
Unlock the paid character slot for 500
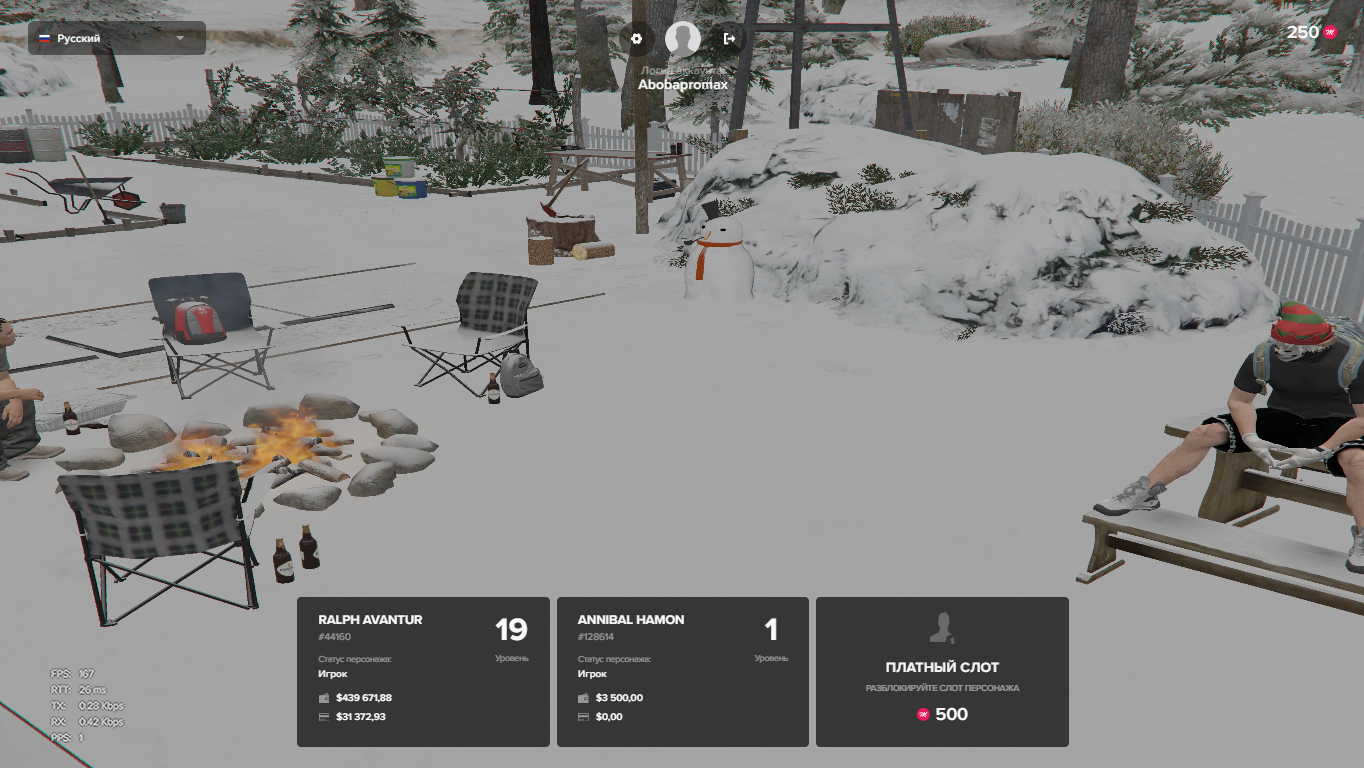tap(942, 671)
